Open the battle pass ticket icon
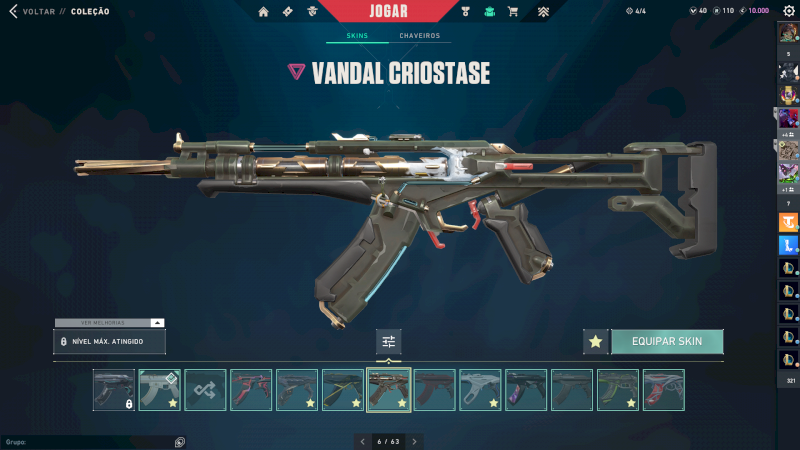 288,12
